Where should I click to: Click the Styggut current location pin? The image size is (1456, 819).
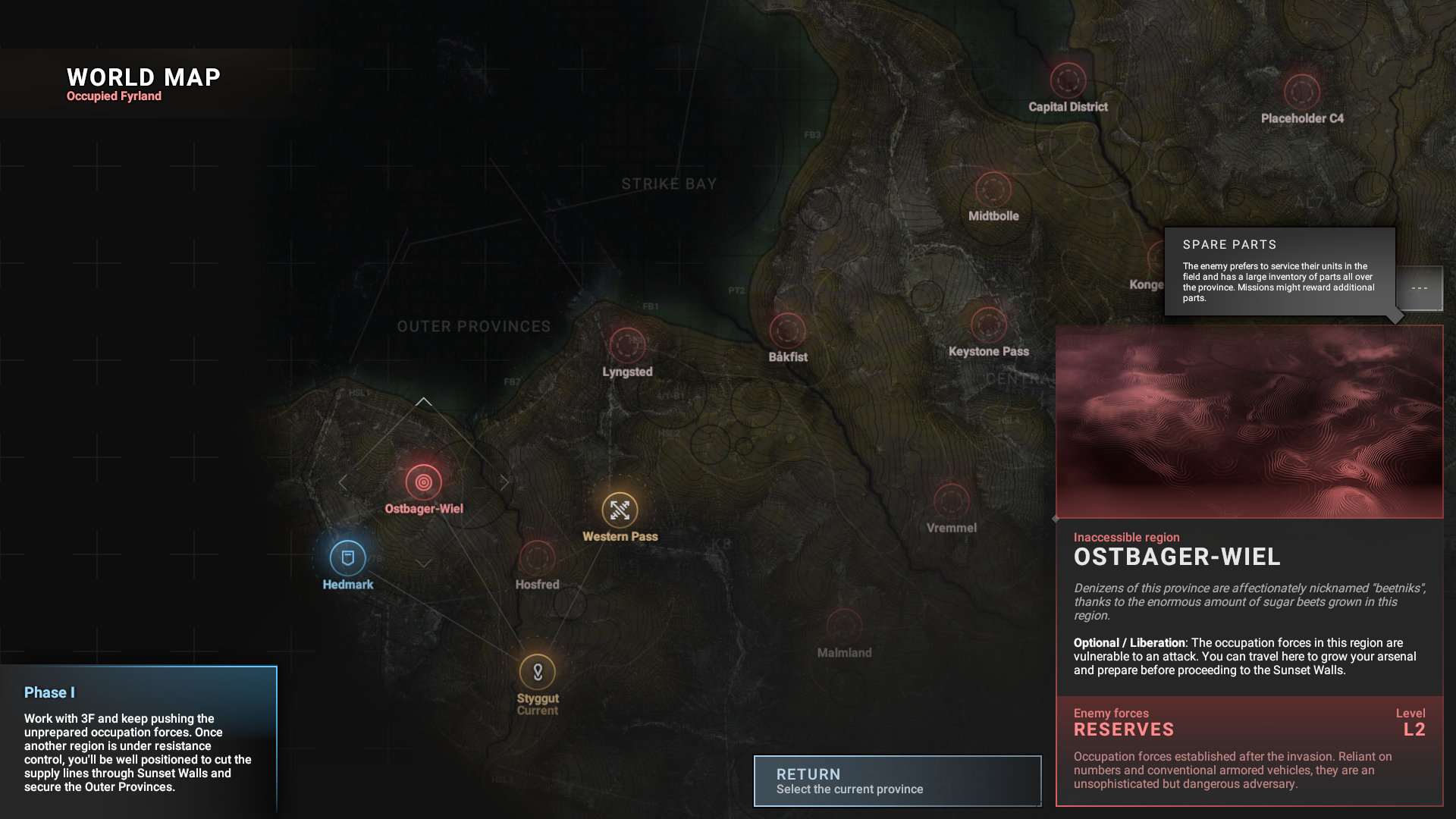538,670
